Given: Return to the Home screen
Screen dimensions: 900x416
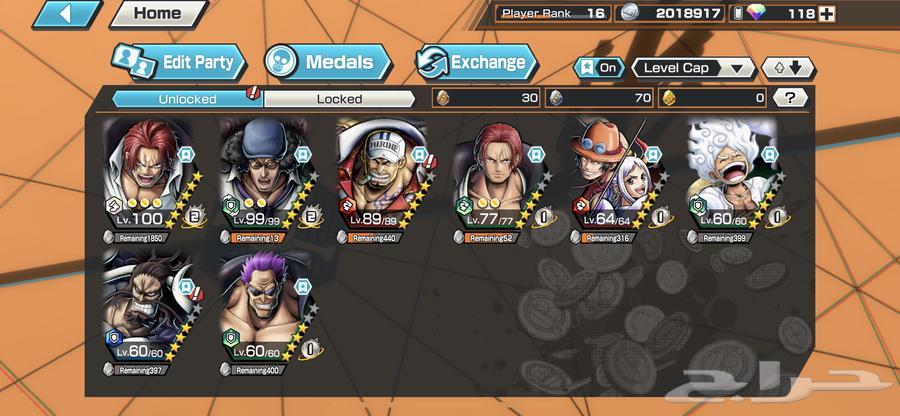Looking at the screenshot, I should coord(157,14).
